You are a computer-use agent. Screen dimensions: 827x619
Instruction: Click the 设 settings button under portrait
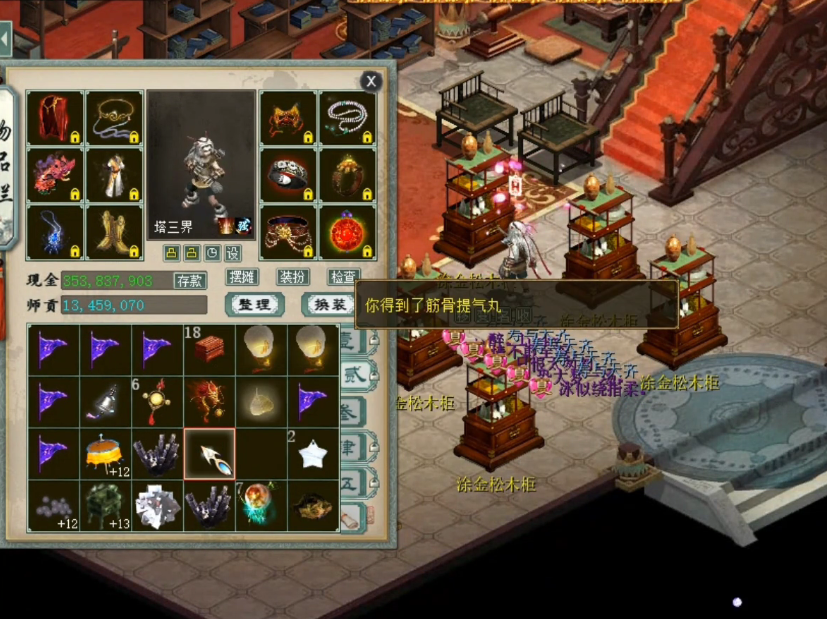click(x=233, y=253)
